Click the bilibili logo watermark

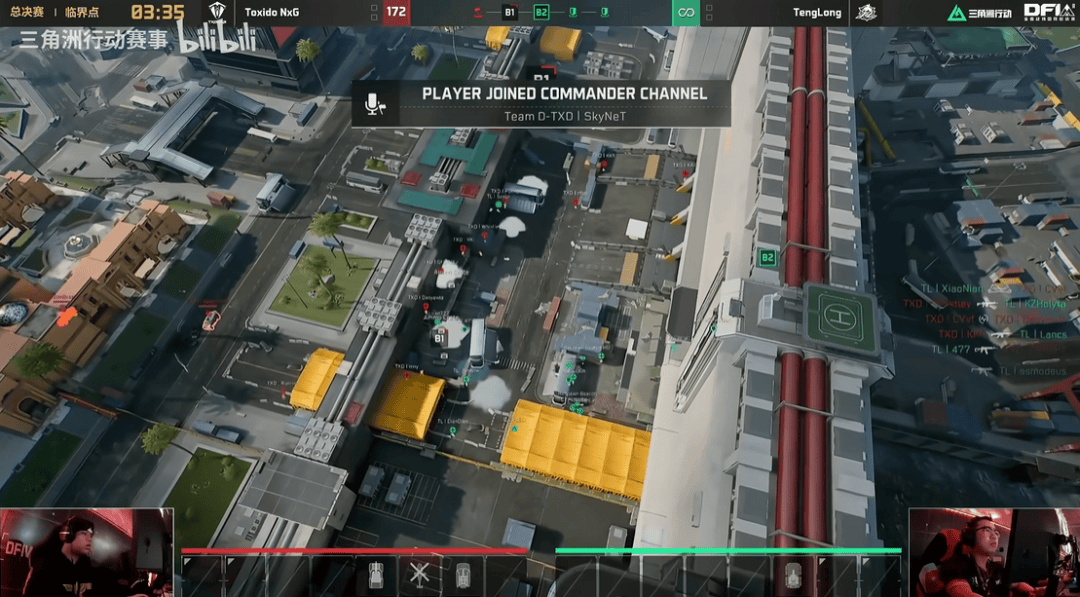[x=217, y=38]
